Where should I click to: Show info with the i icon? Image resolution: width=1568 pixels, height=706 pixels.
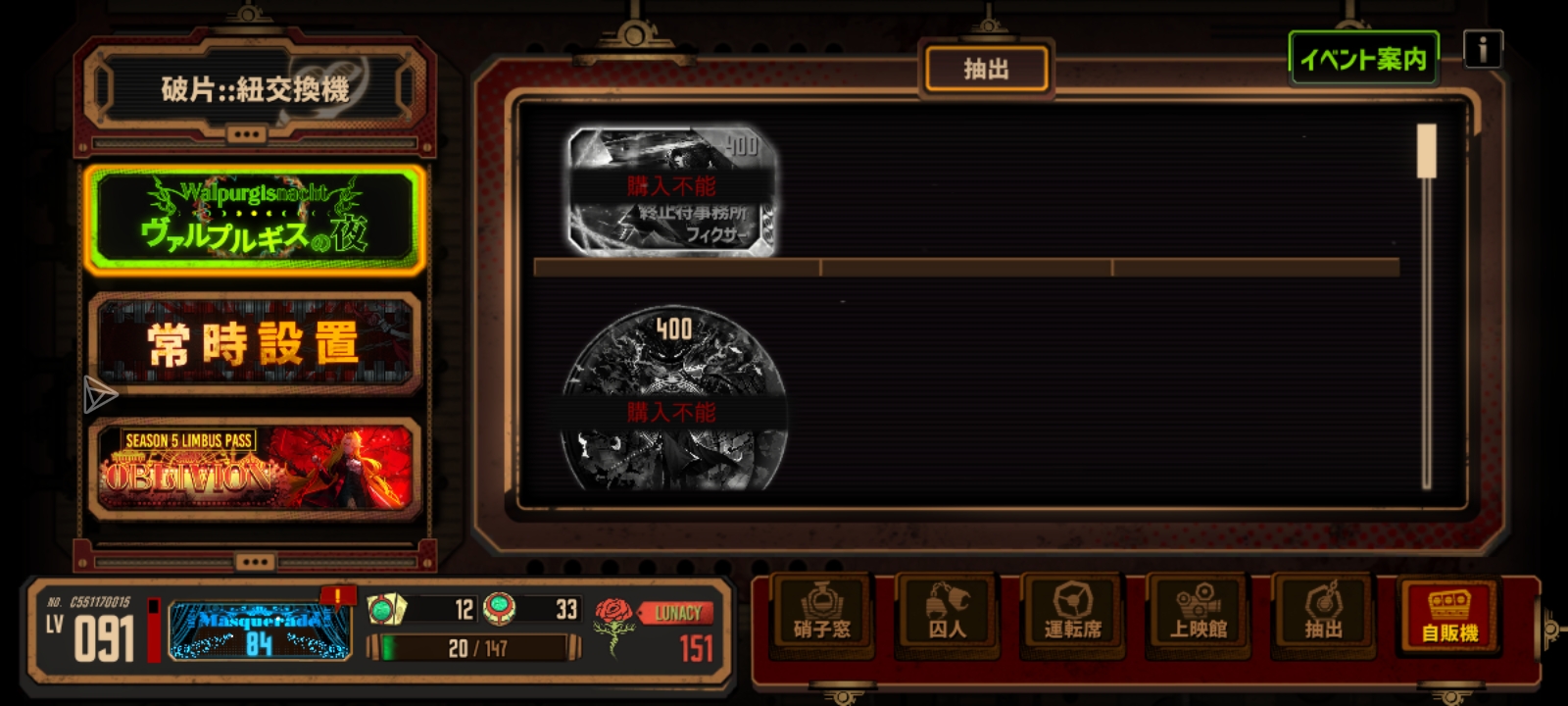coord(1482,48)
